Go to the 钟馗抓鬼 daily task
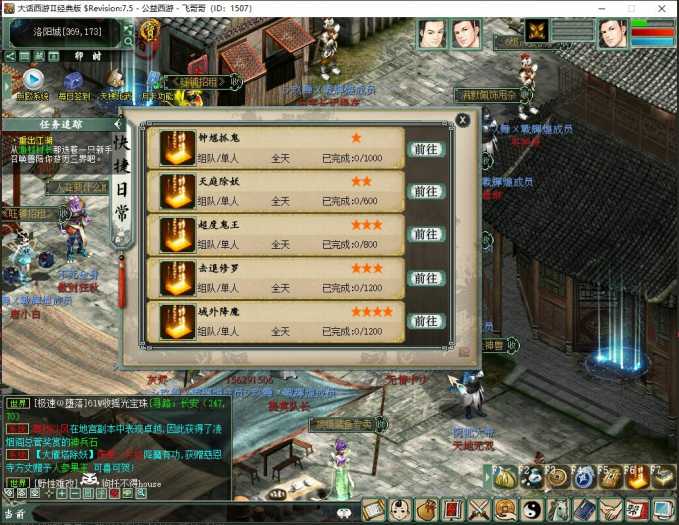Viewport: 679px width, 525px height. (425, 148)
